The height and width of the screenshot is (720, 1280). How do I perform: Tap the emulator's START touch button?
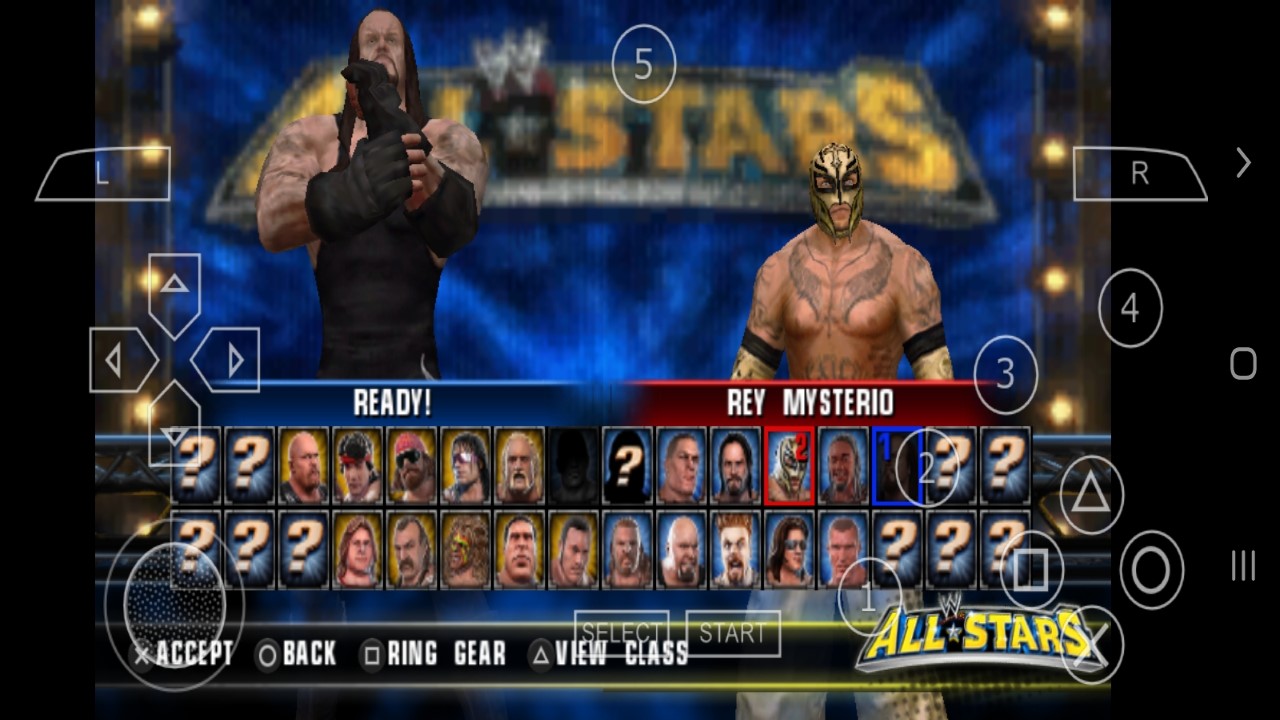pyautogui.click(x=733, y=633)
